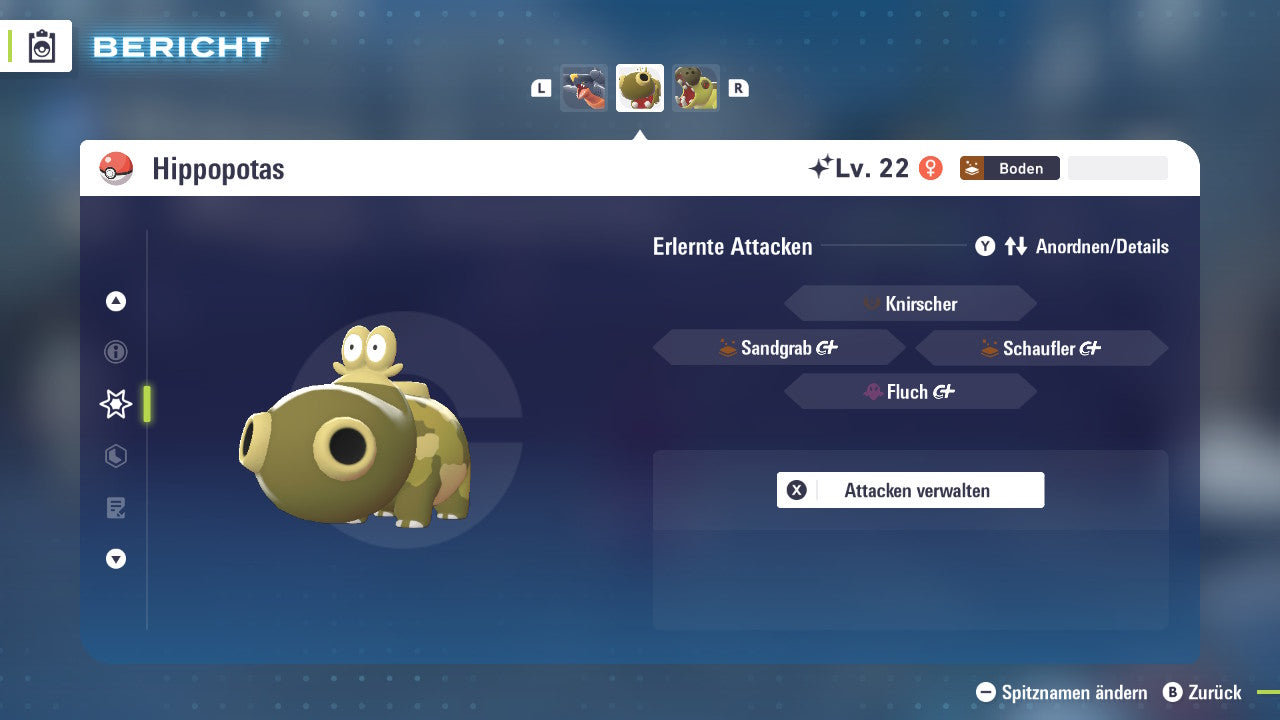The width and height of the screenshot is (1280, 720).
Task: Click the Y button icon for Anordnen/Details
Action: 985,246
